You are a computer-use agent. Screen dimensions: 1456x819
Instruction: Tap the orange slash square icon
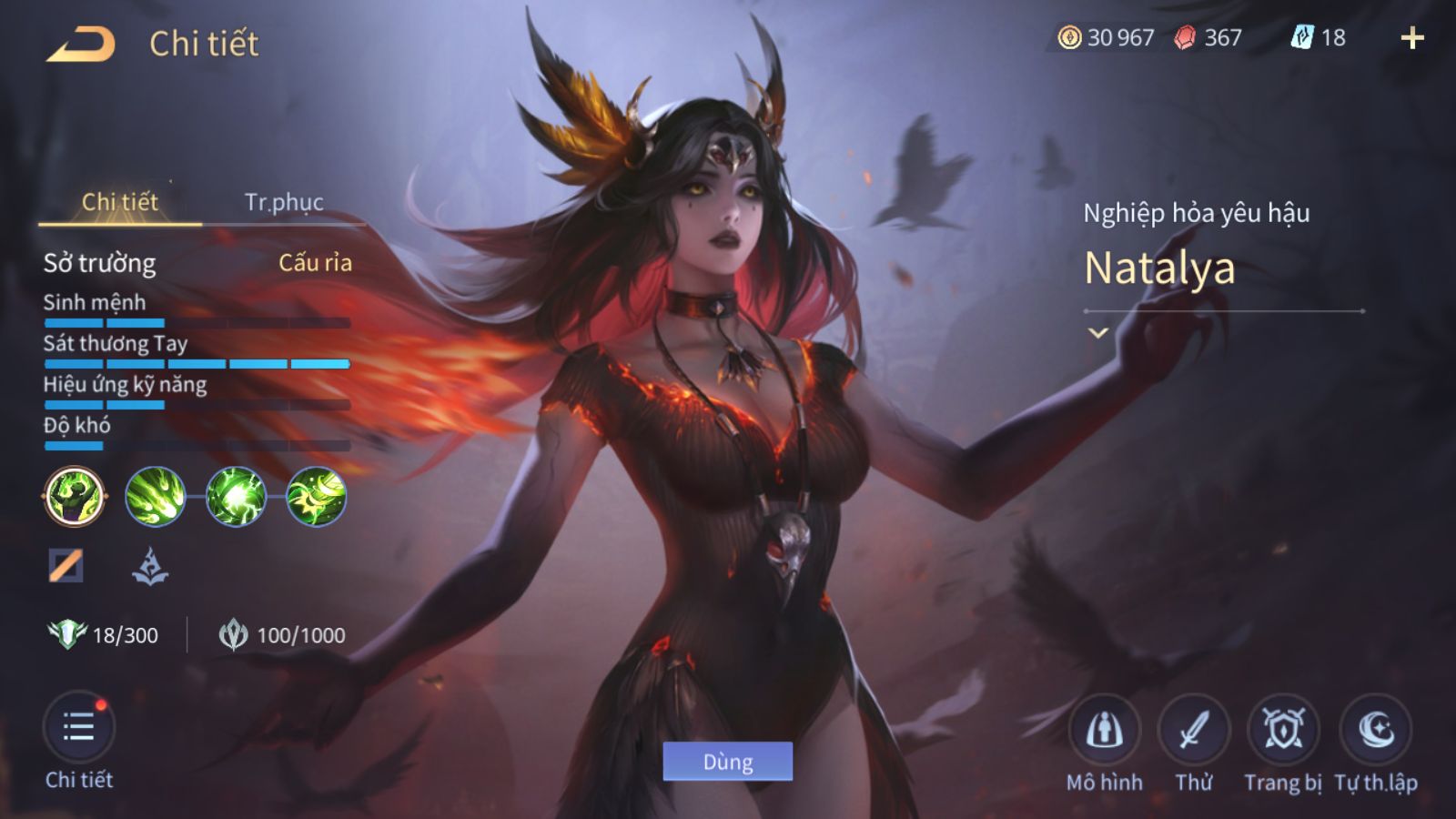pos(66,565)
